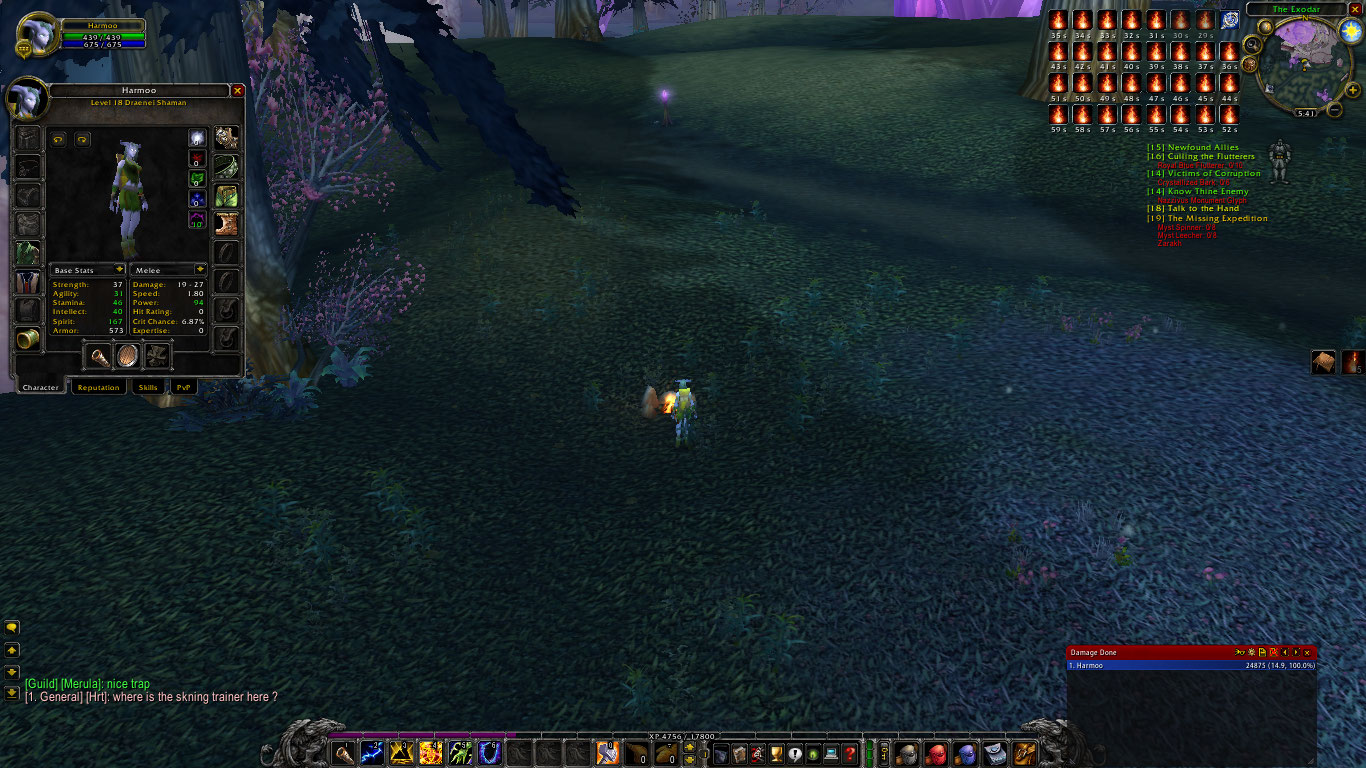Open the Base Stats dropdown
1366x768 pixels.
tap(88, 269)
